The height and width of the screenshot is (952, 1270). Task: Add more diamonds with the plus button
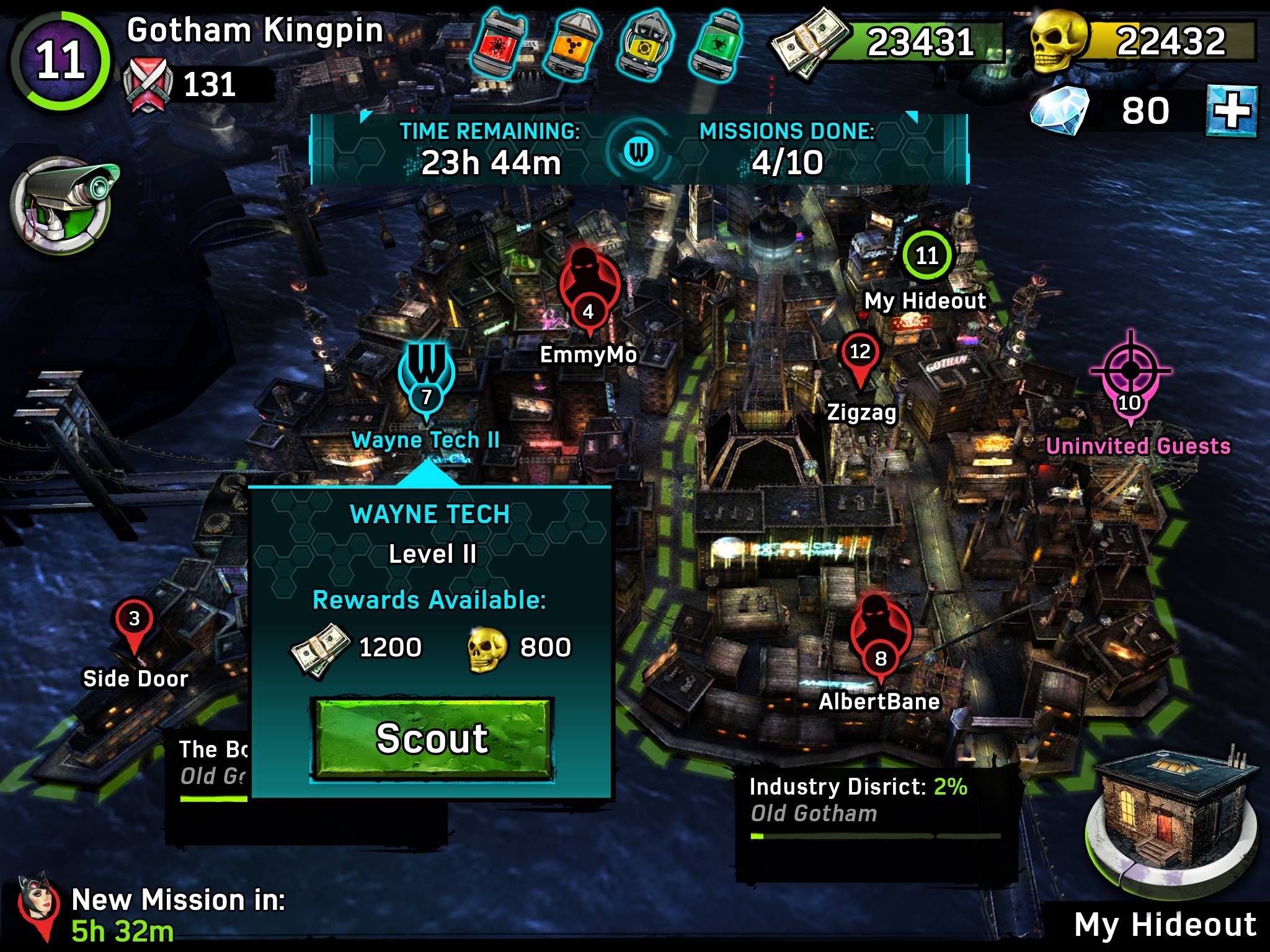pos(1232,112)
